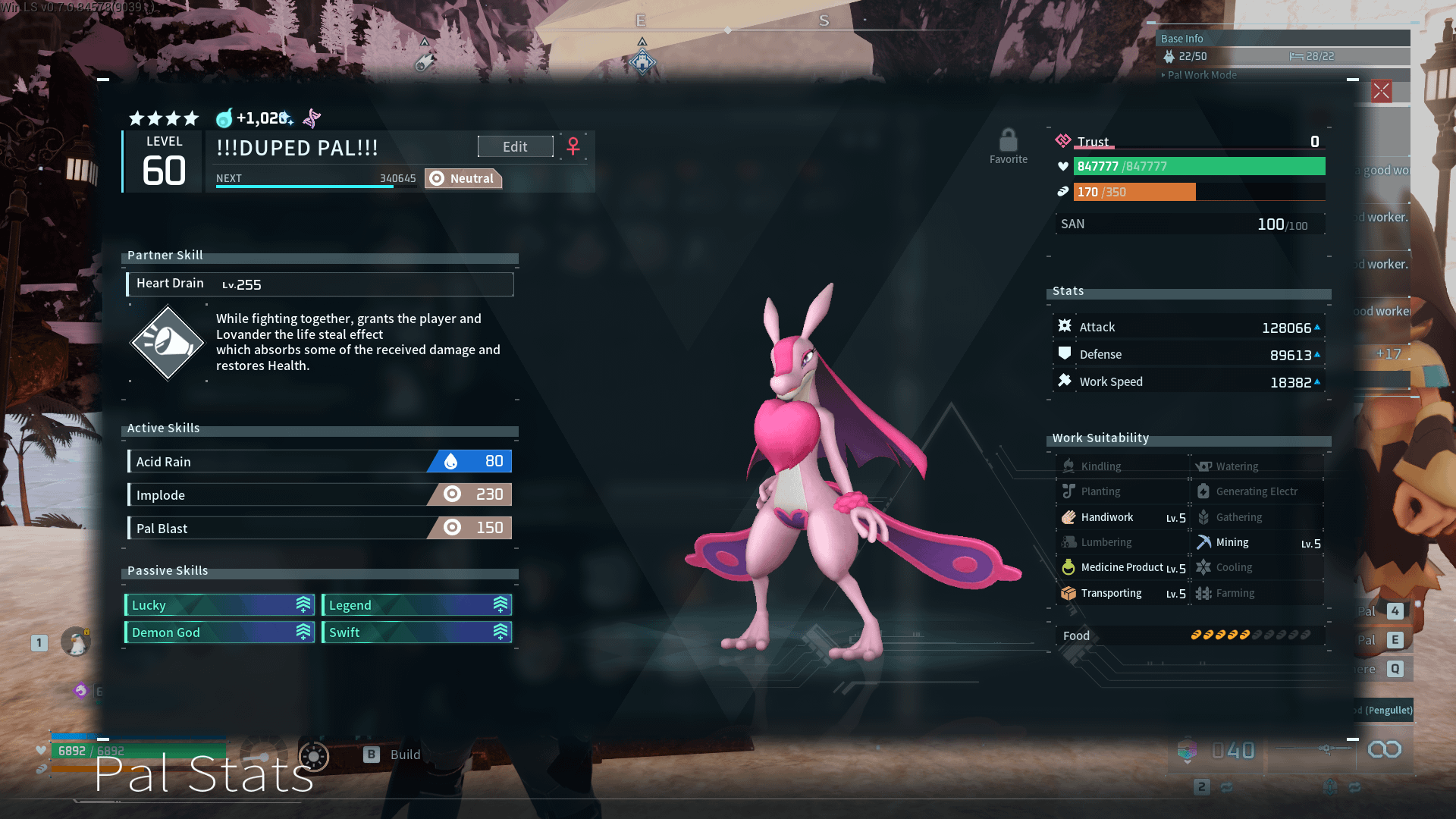The width and height of the screenshot is (1456, 819).
Task: Select the Handiwork work suitability entry
Action: click(1123, 517)
